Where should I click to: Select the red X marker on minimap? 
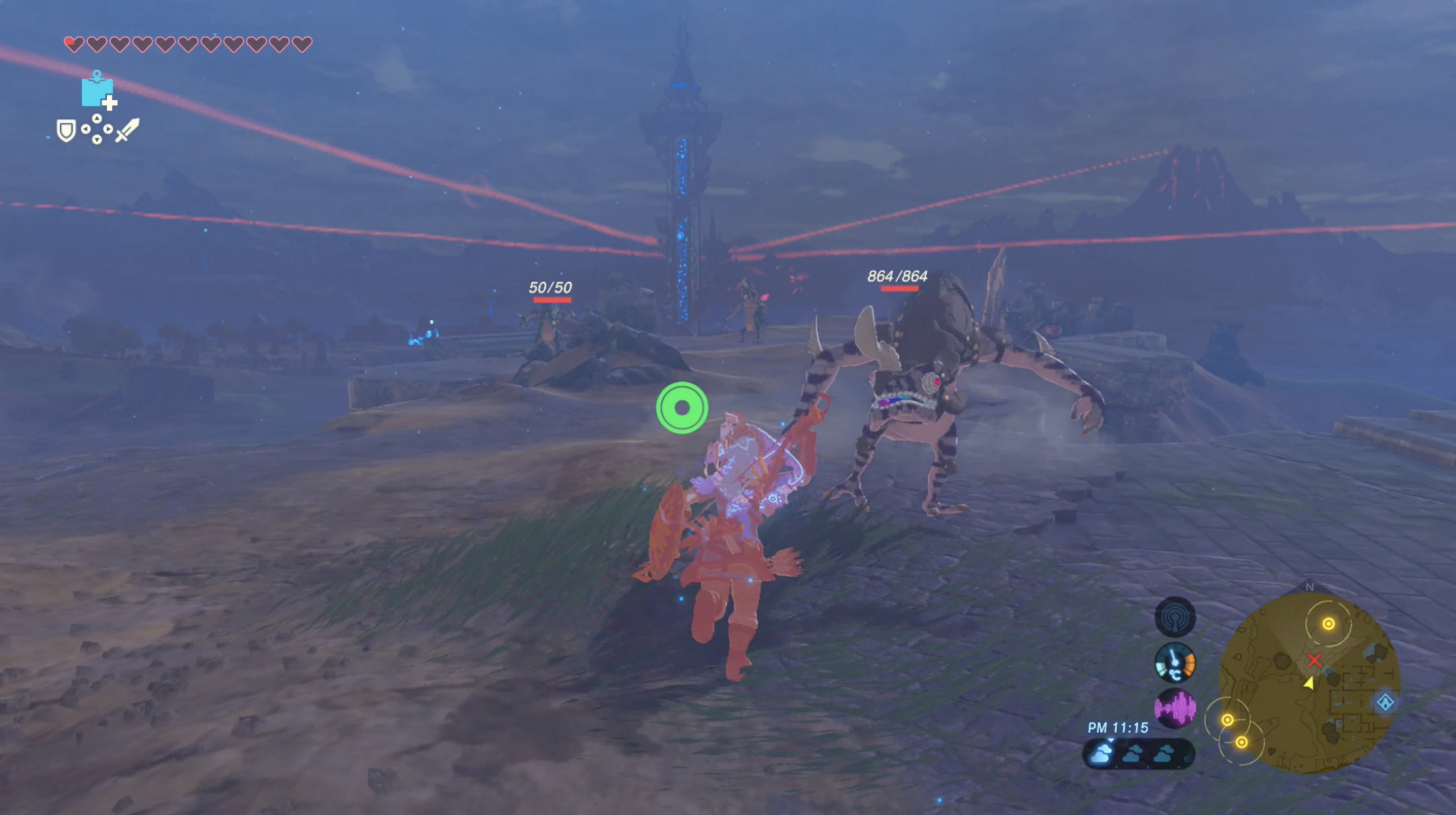point(1314,660)
